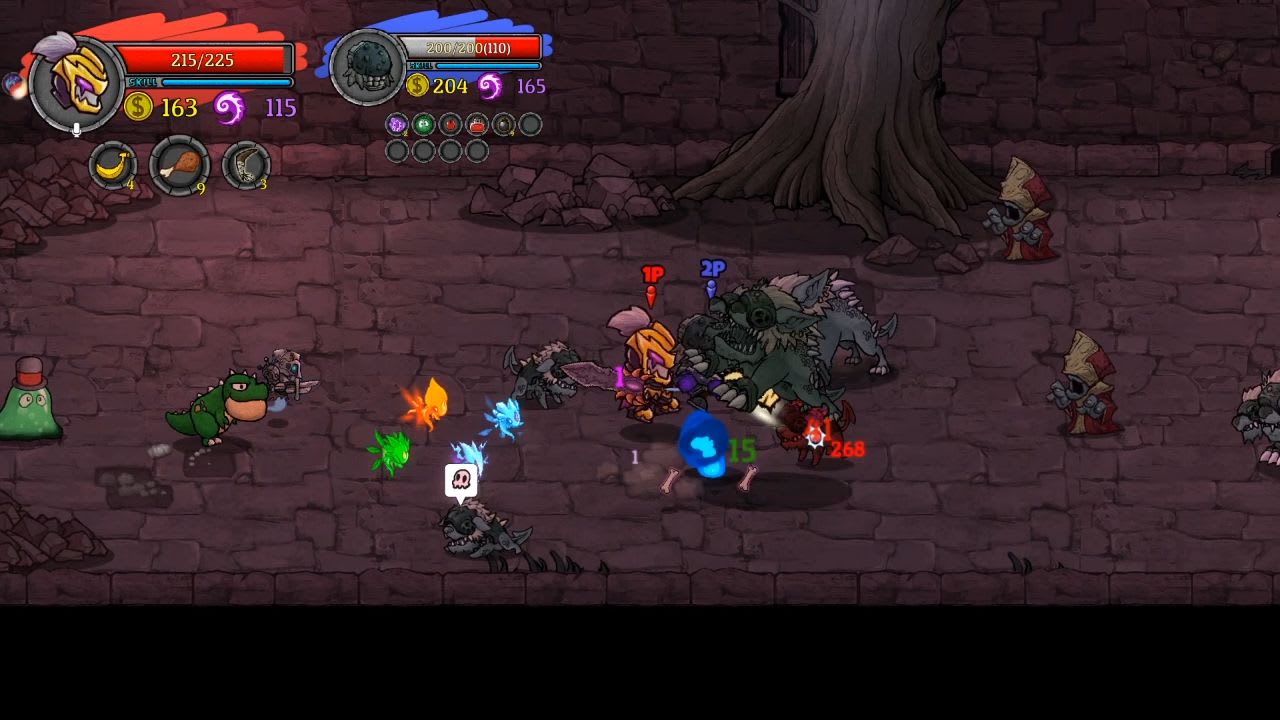Image resolution: width=1280 pixels, height=720 pixels.
Task: Select the purple potion icon in player 2's inventory
Action: tap(396, 125)
